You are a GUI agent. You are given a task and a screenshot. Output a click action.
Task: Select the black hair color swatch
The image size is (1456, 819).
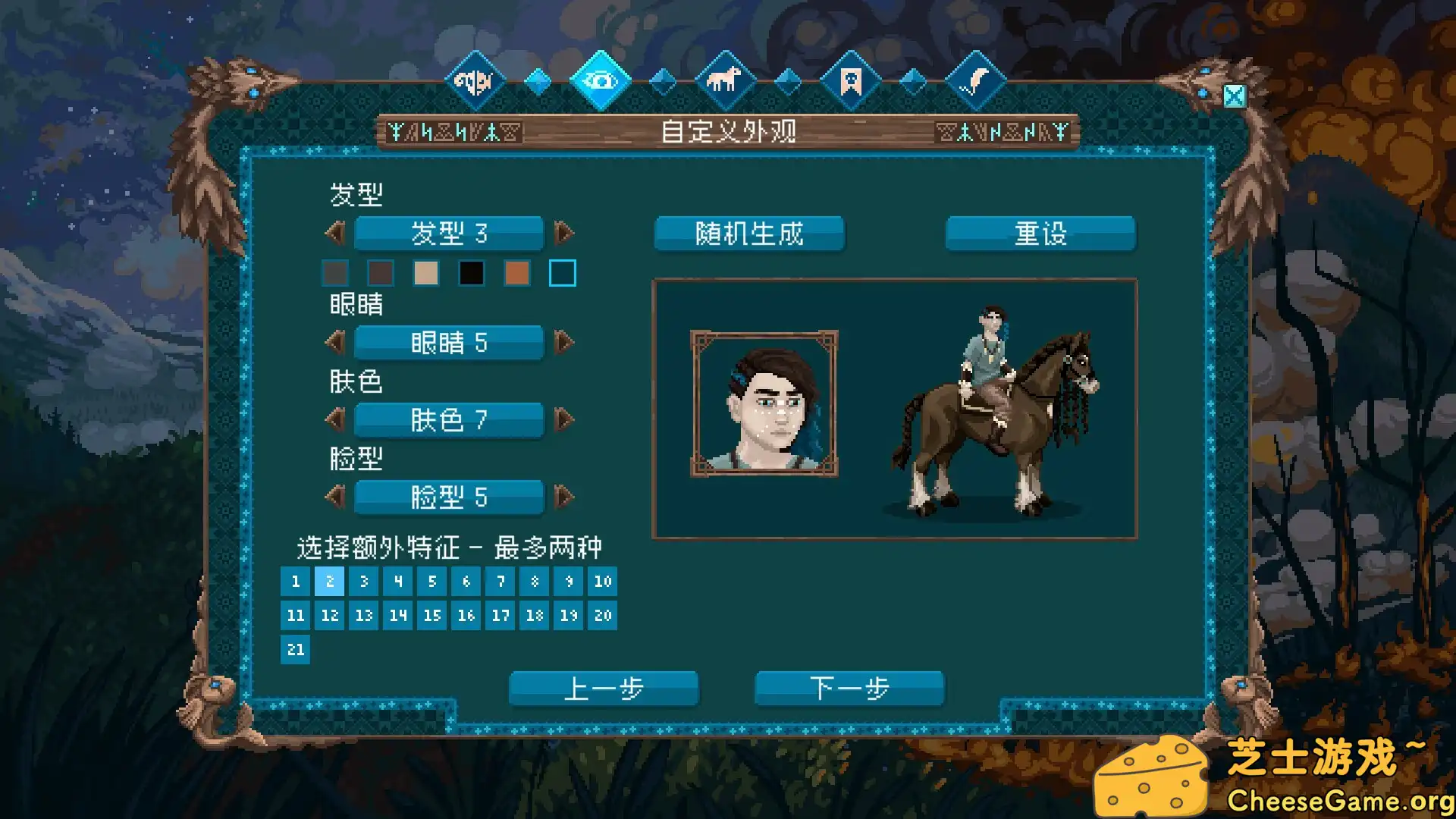point(472,273)
